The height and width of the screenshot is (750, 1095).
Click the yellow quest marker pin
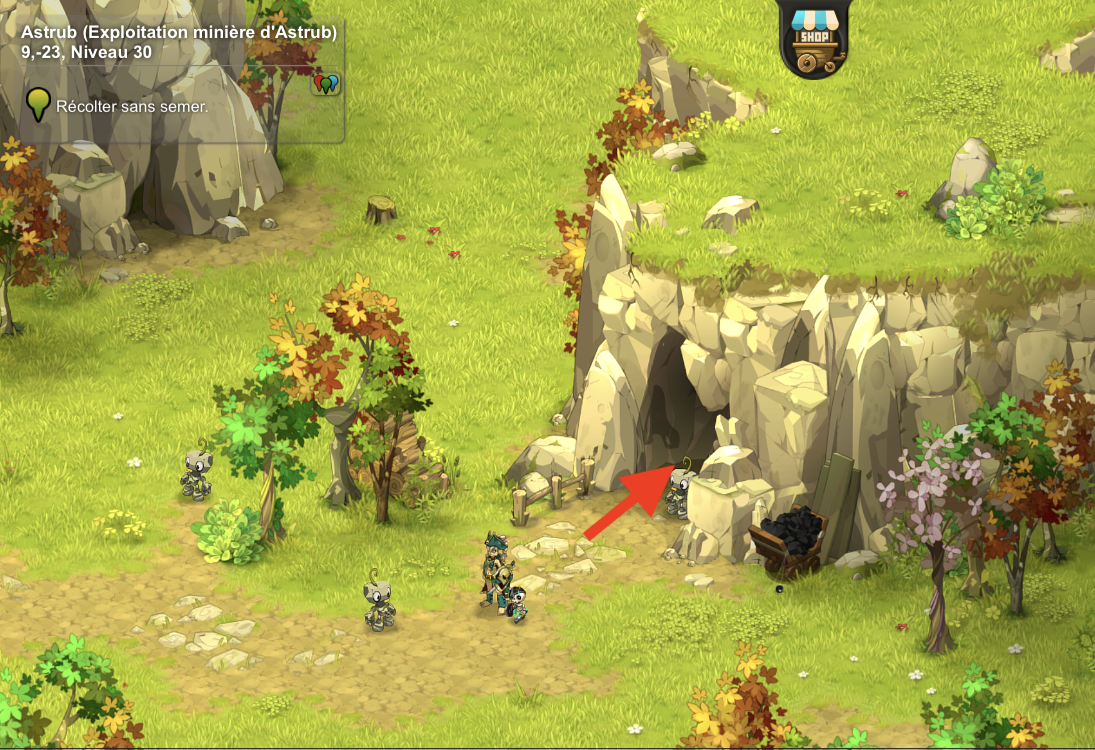(38, 104)
